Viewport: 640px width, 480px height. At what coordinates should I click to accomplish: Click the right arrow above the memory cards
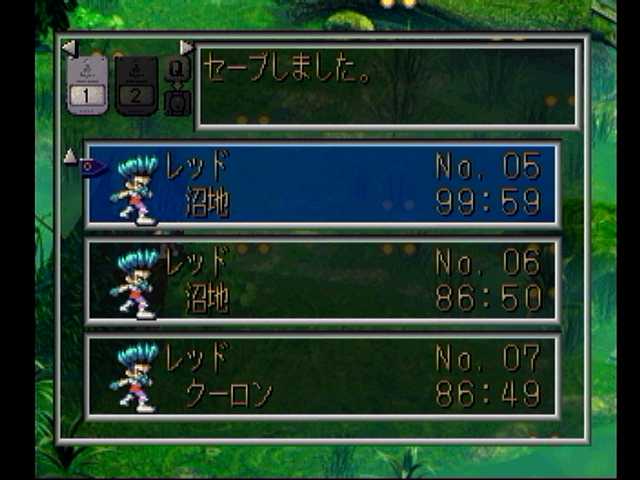tap(186, 48)
